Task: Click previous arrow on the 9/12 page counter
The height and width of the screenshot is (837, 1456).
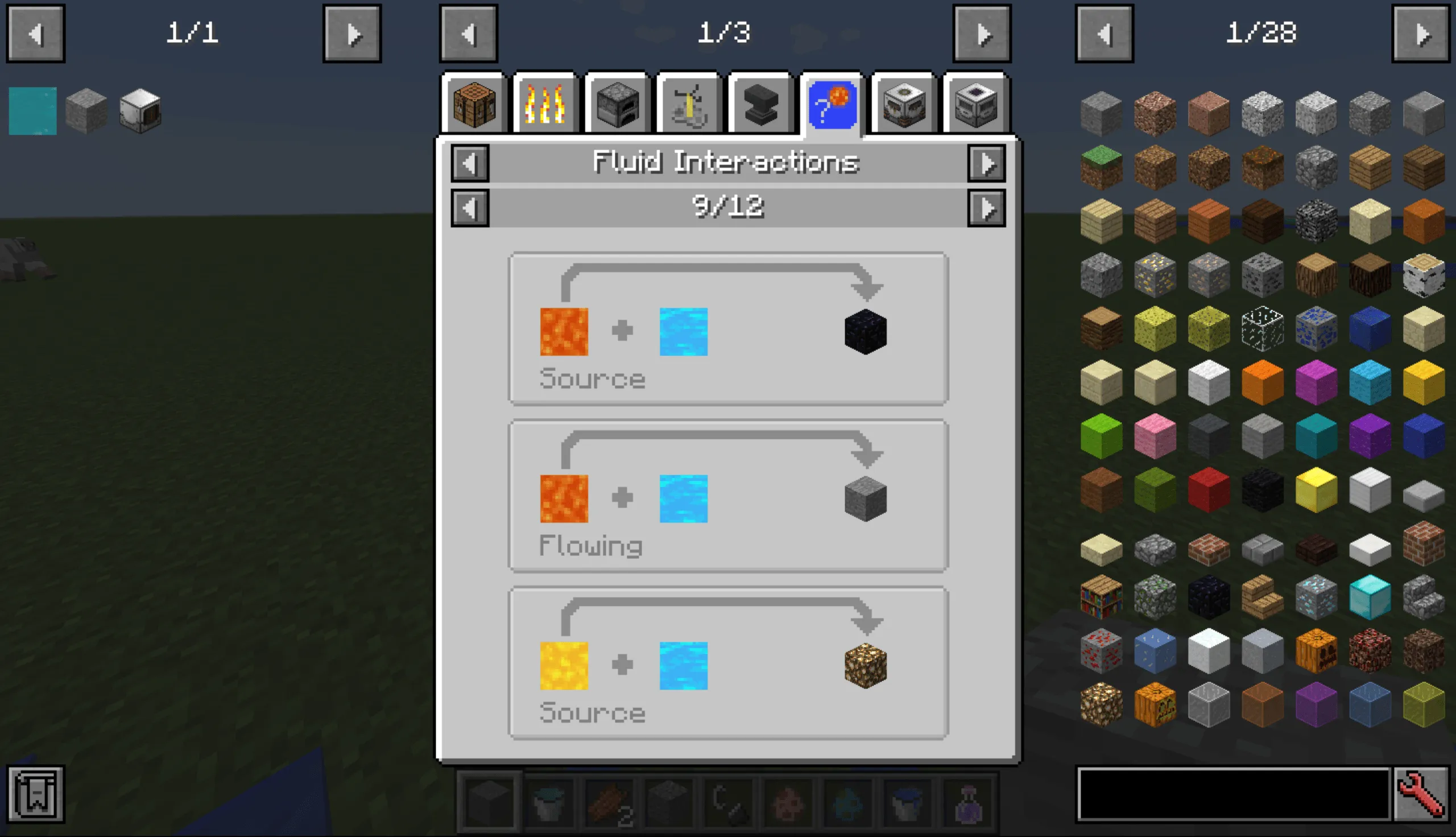Action: pos(469,207)
